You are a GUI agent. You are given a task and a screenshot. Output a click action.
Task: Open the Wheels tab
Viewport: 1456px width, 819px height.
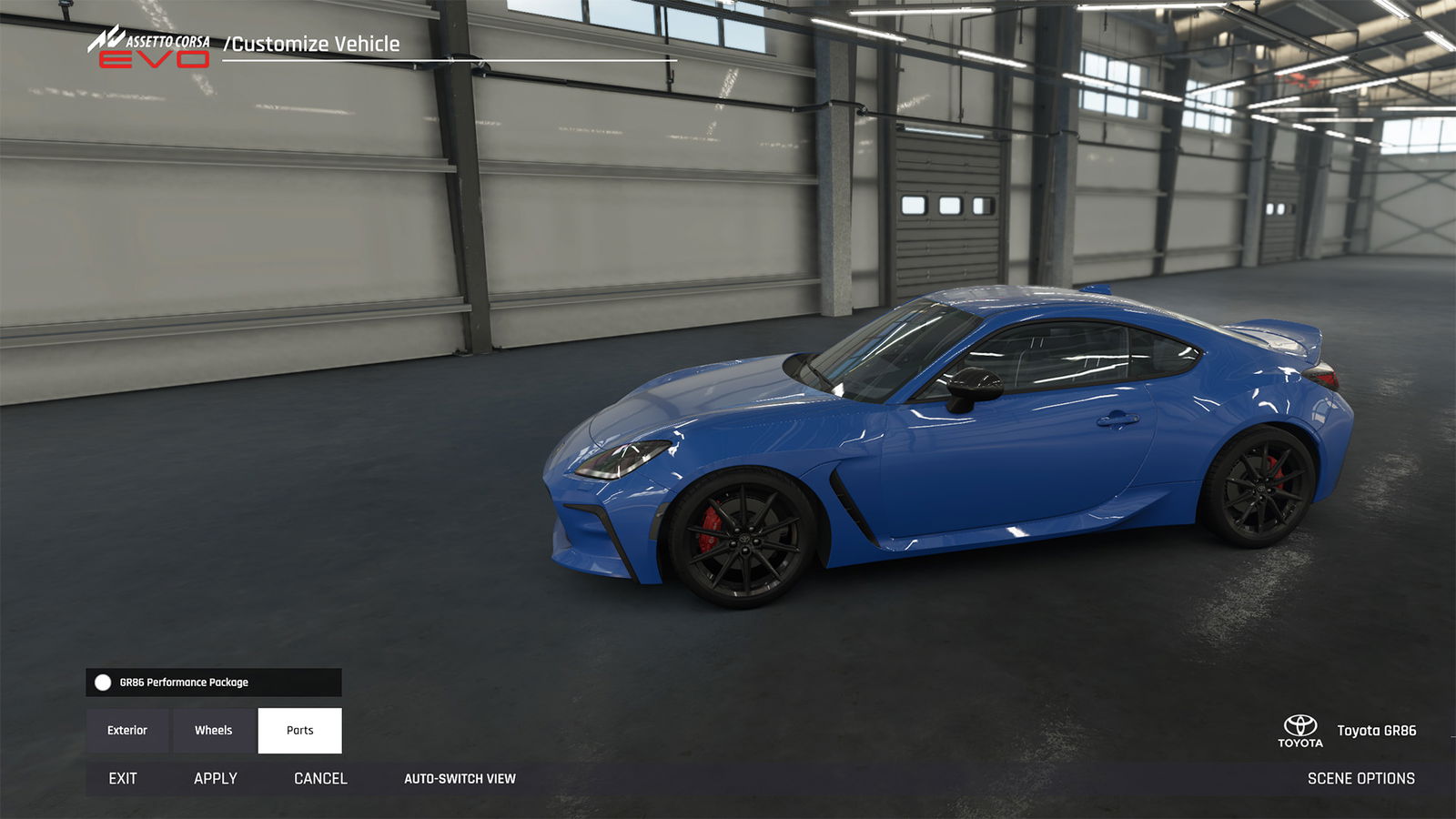pos(213,731)
